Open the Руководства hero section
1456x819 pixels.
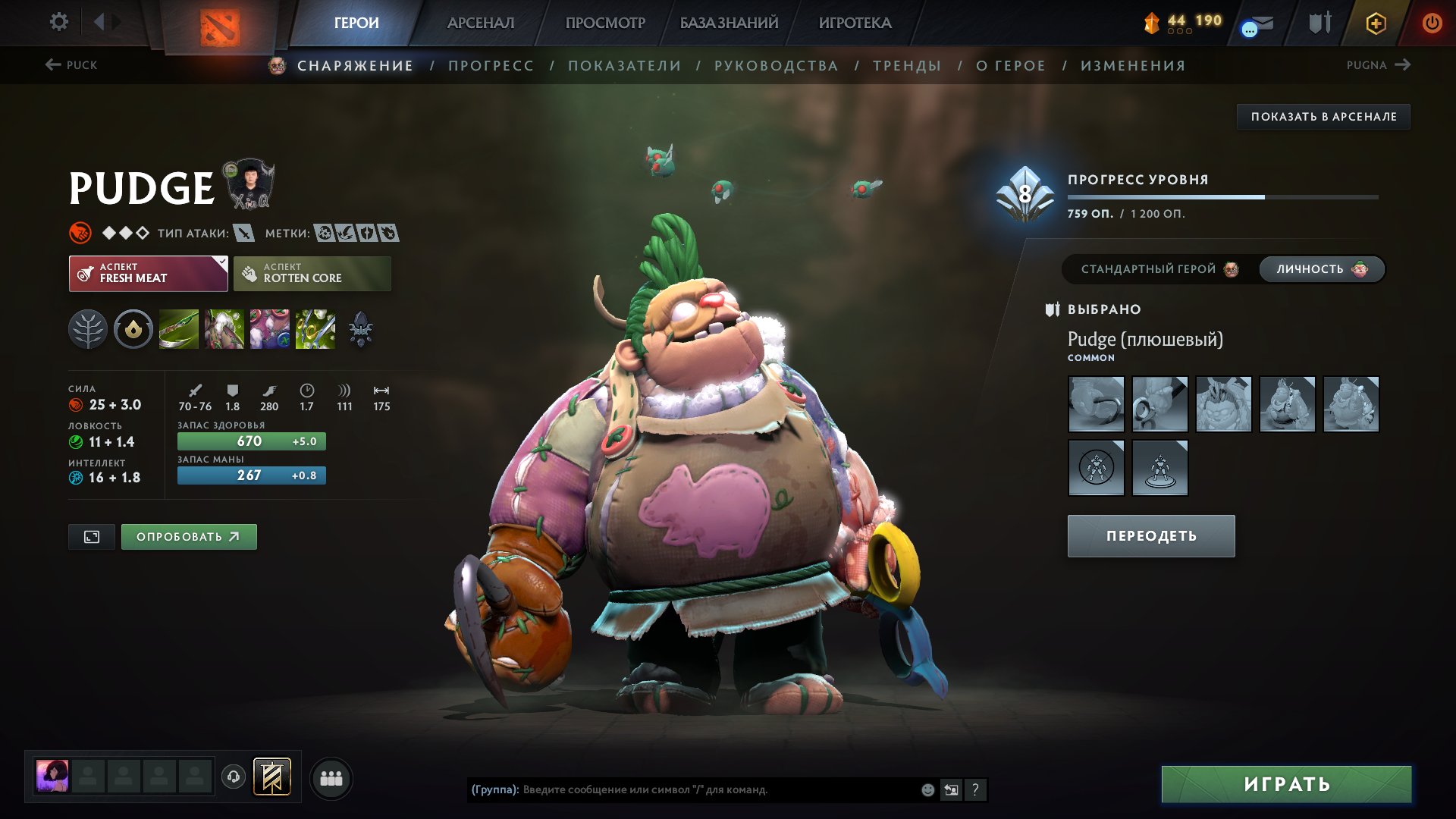[776, 66]
